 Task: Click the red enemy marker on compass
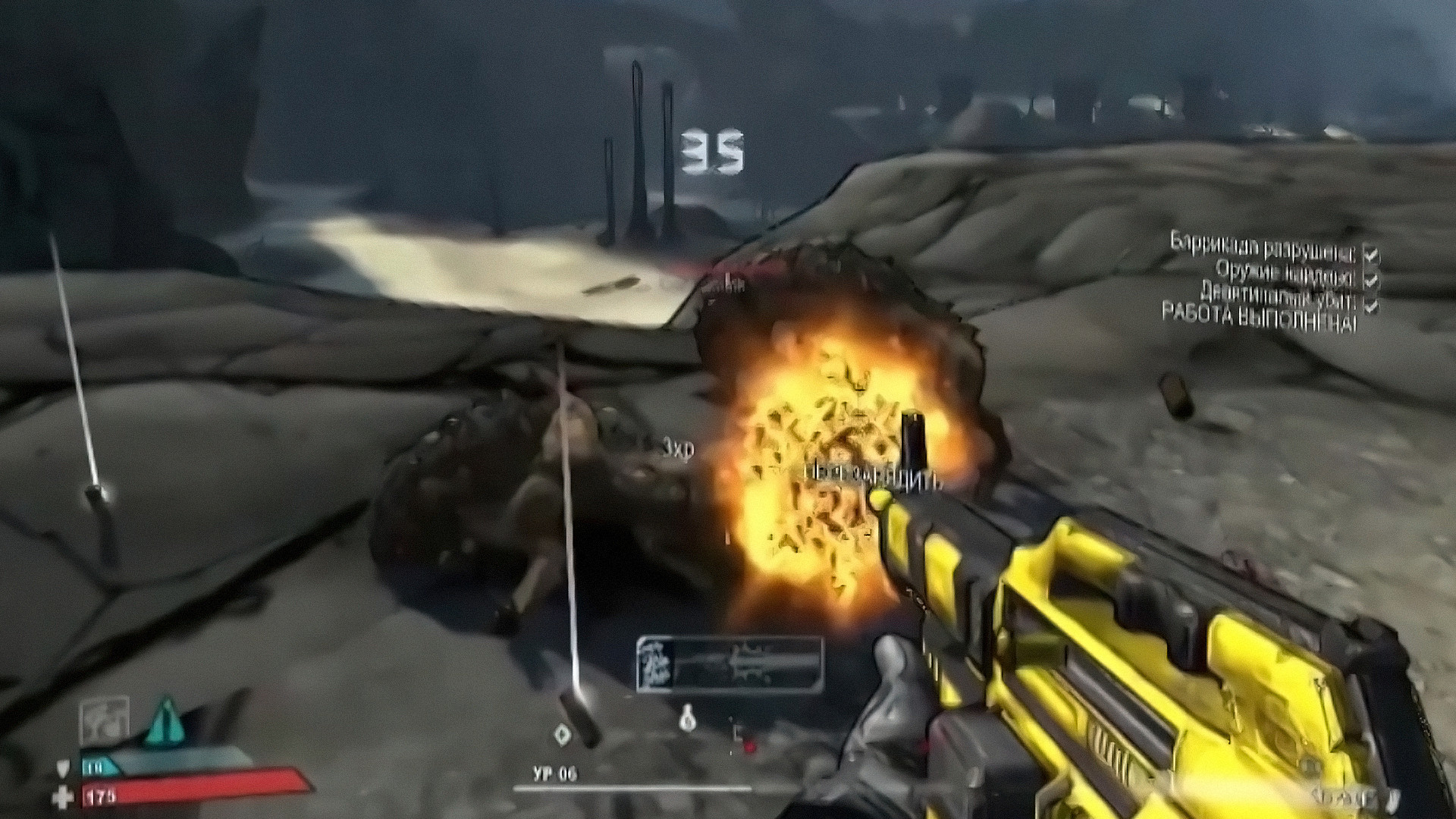[x=749, y=747]
